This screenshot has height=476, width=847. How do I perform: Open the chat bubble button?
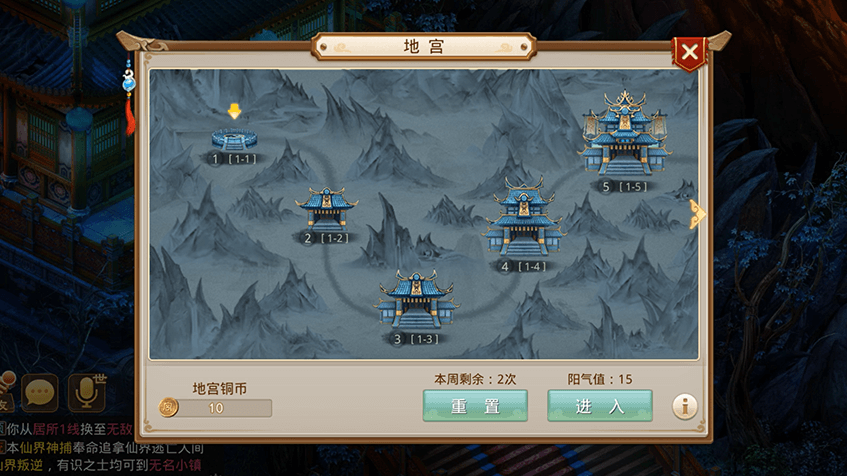(40, 393)
